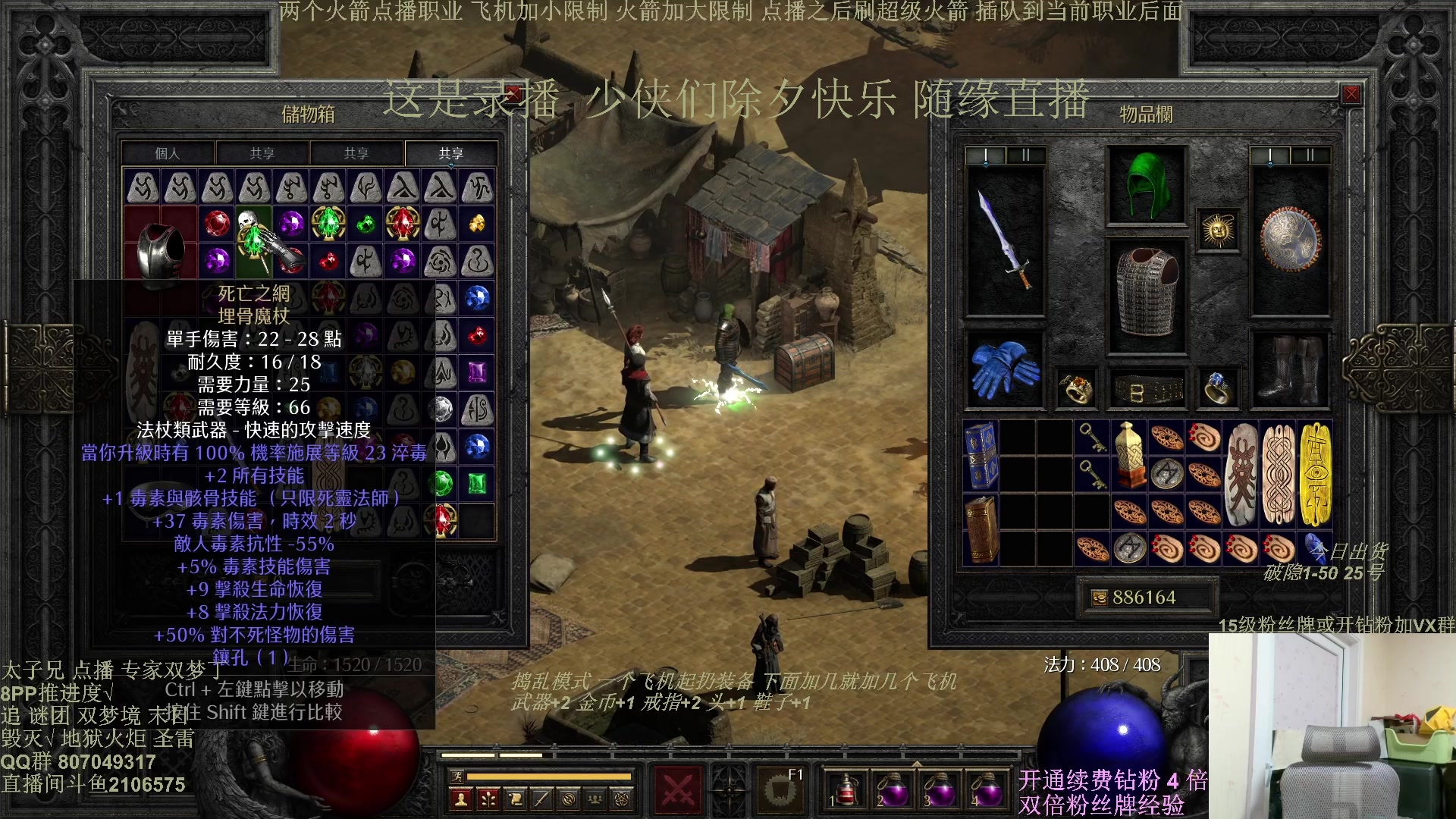Open the left-click skill selector with crossed swords

pyautogui.click(x=678, y=790)
